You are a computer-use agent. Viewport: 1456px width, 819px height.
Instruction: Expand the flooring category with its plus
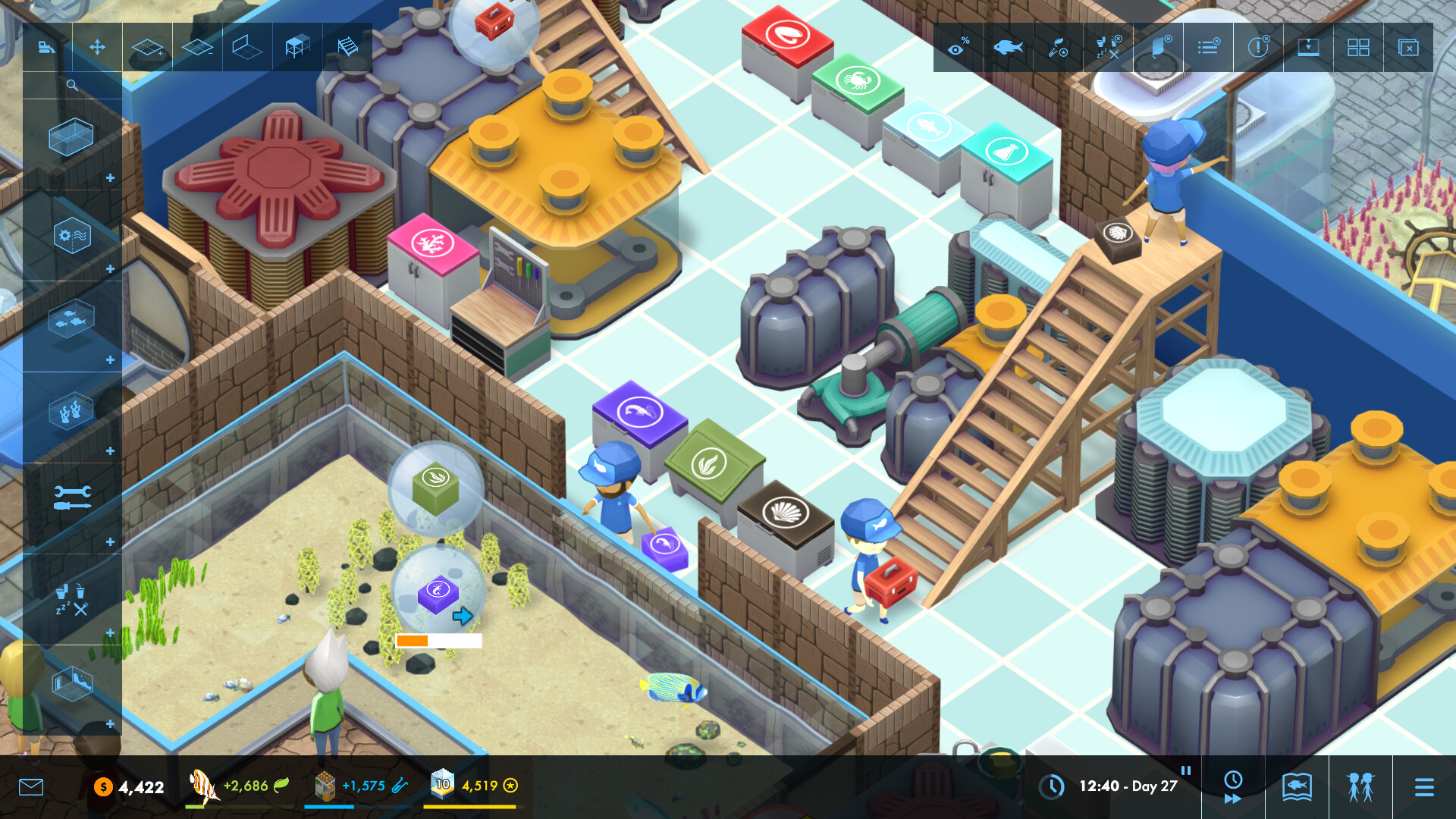pyautogui.click(x=112, y=723)
